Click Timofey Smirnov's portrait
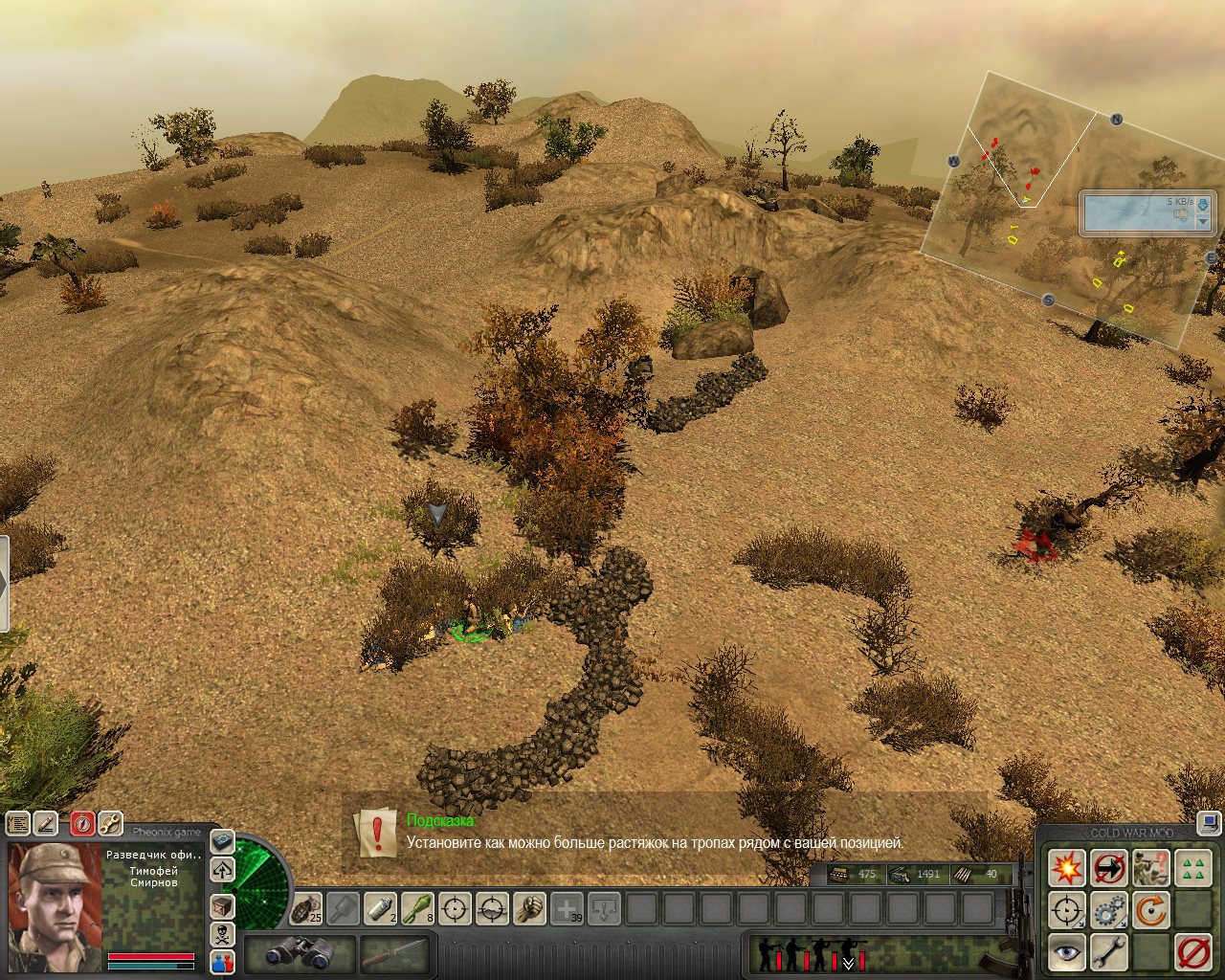This screenshot has width=1225, height=980. 55,907
